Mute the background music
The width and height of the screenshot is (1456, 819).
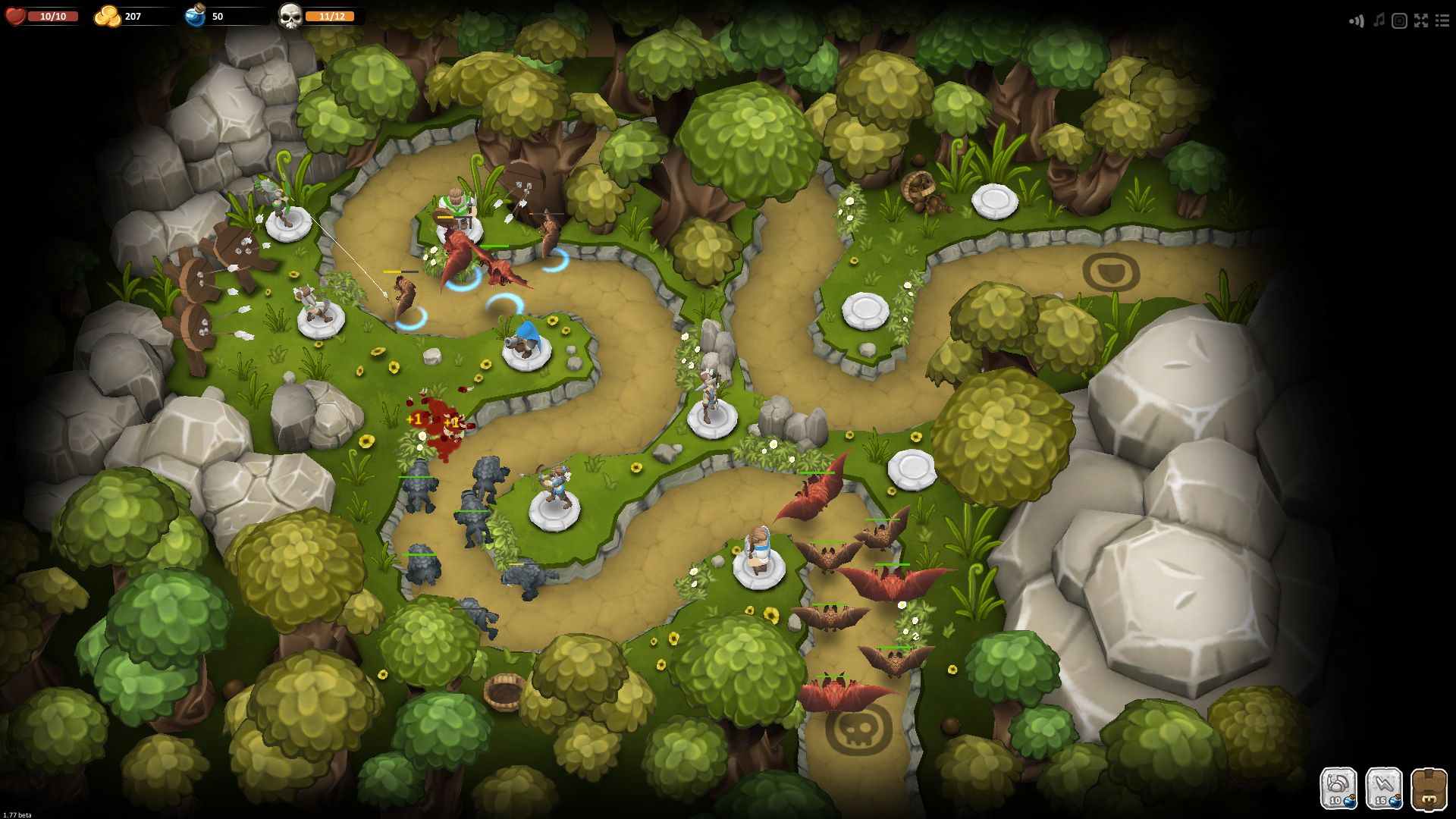tap(1378, 20)
